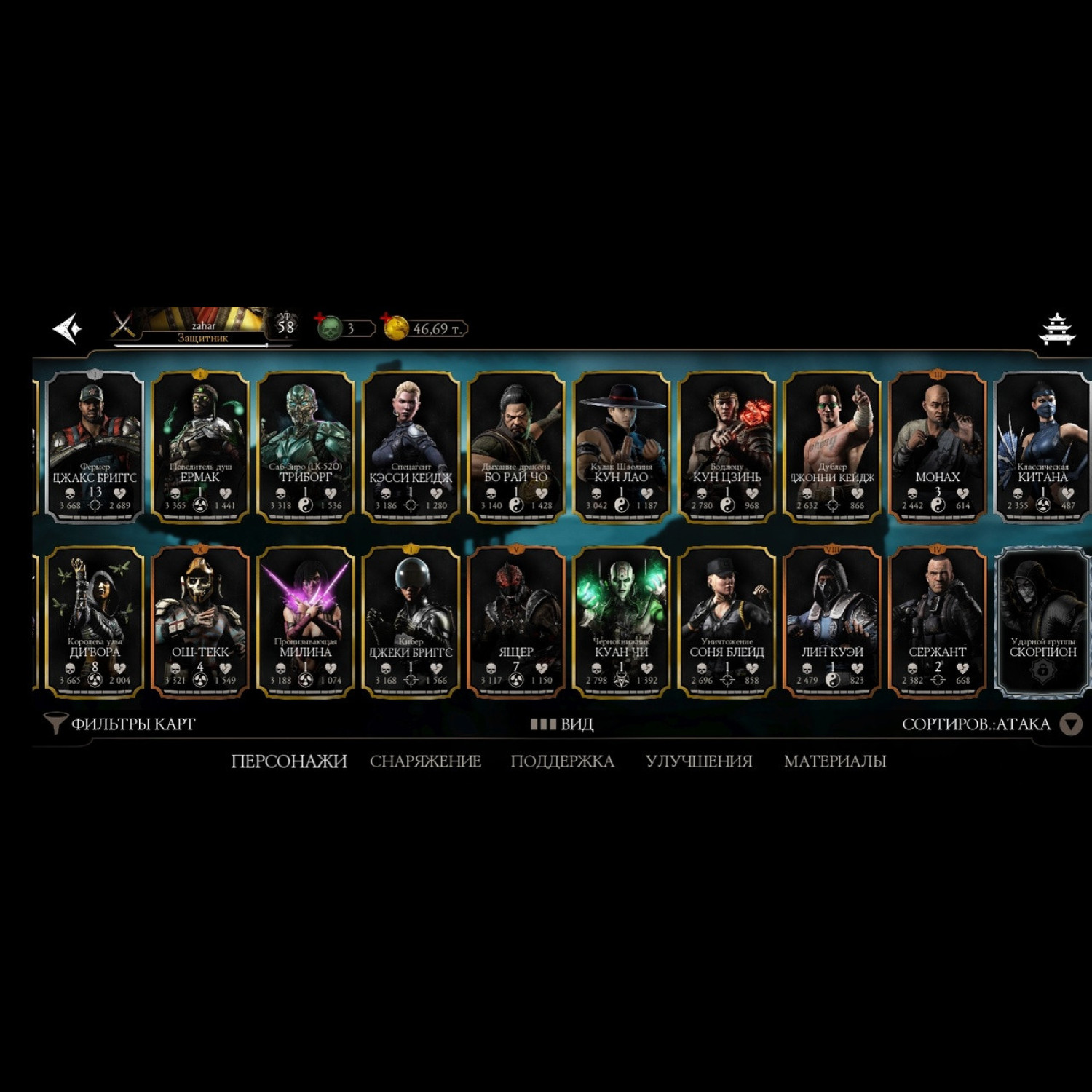Select the Триборг card
Screen dimensions: 1092x1092
(x=306, y=447)
